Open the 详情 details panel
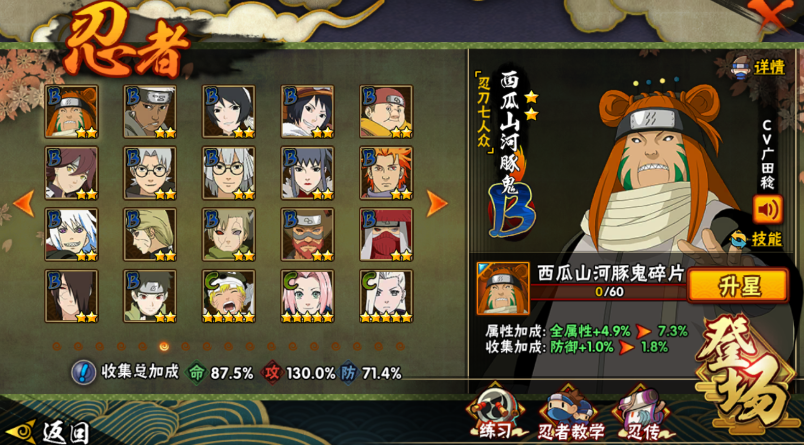Screen dimensions: 804x445 (x=759, y=67)
